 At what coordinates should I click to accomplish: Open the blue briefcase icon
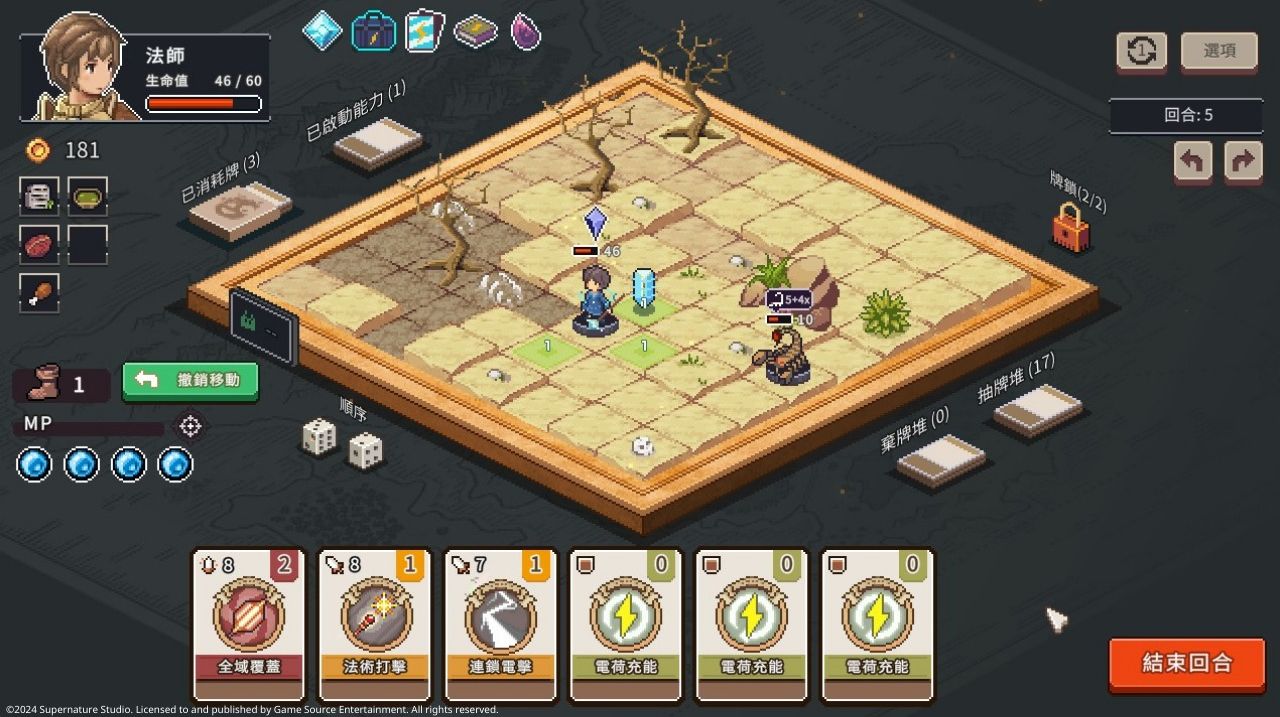[373, 31]
